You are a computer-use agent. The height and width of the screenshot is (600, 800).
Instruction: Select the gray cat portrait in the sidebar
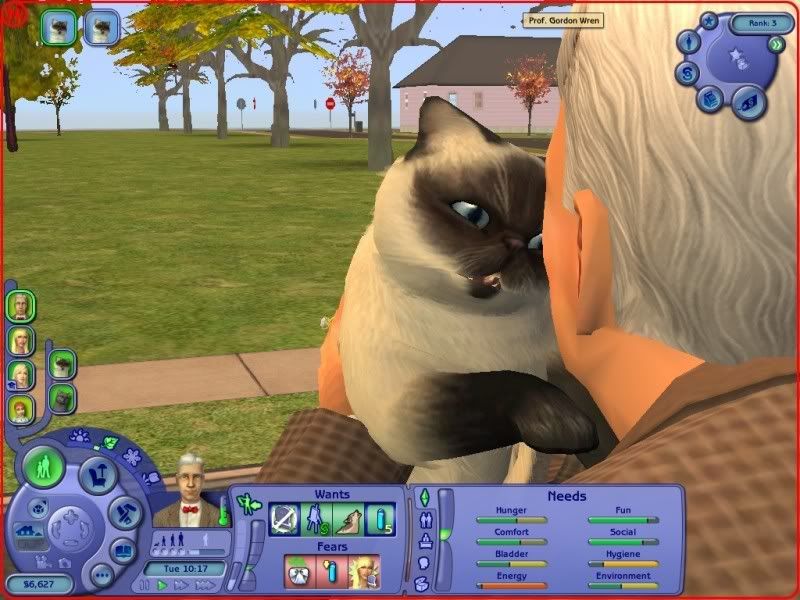61,399
